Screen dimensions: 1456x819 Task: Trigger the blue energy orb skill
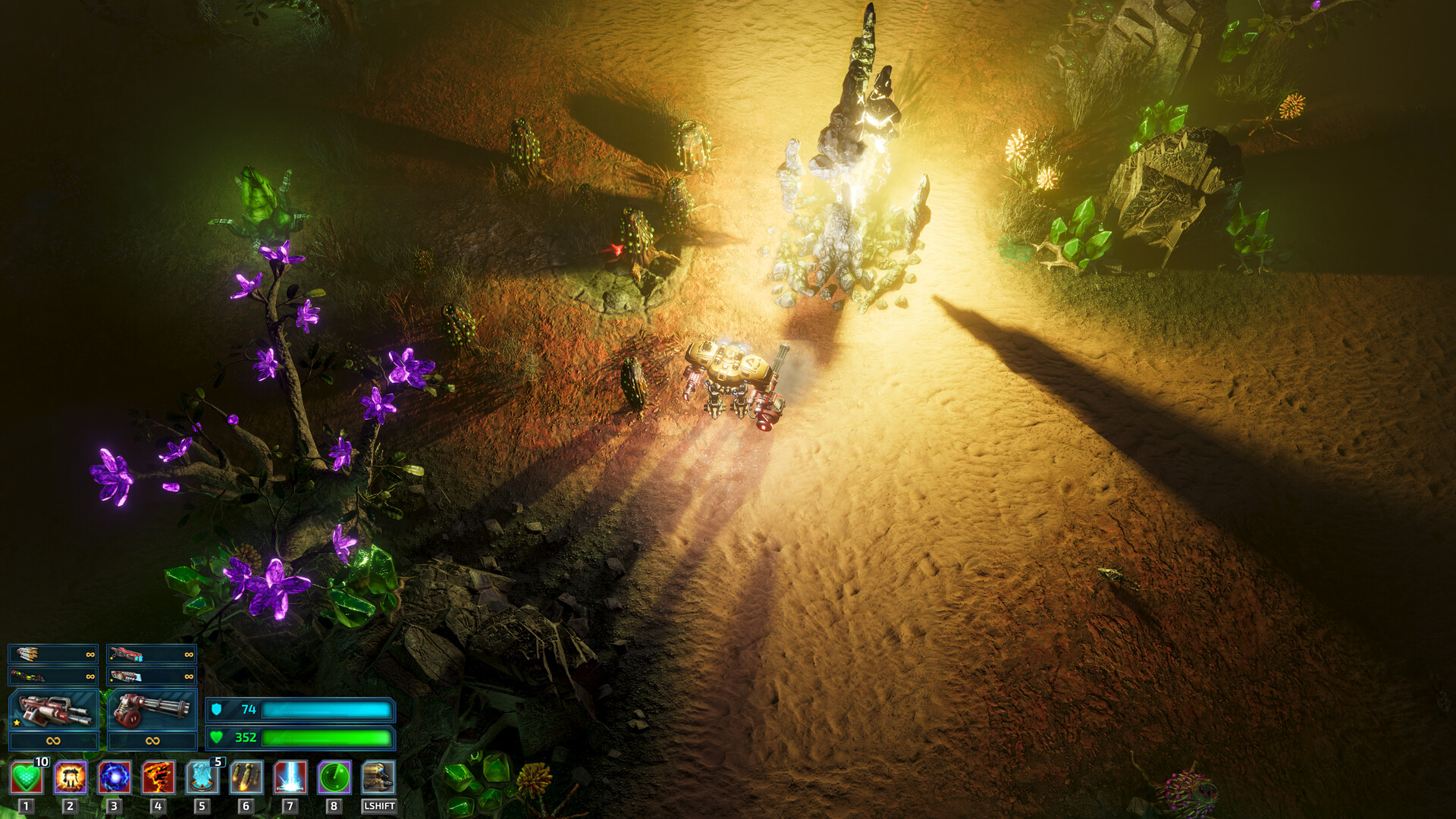tap(115, 778)
